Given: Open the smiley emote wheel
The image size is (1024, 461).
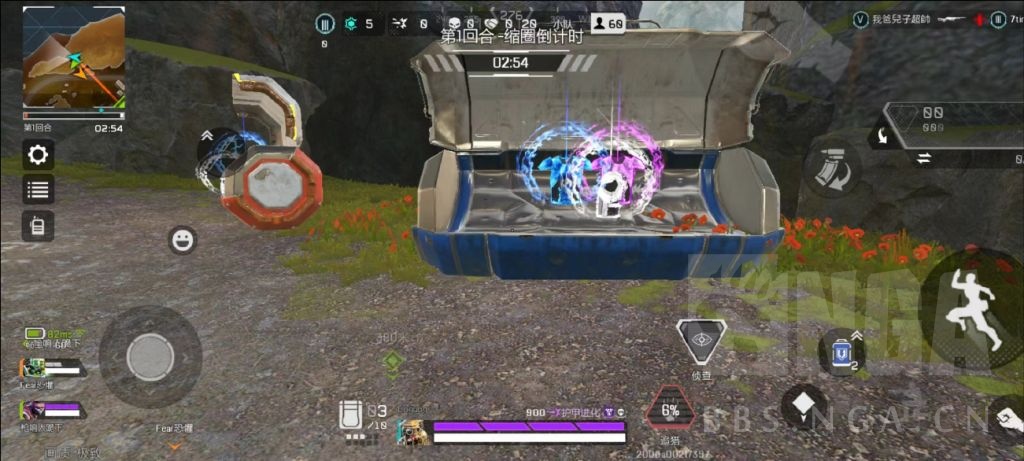Looking at the screenshot, I should (x=182, y=240).
